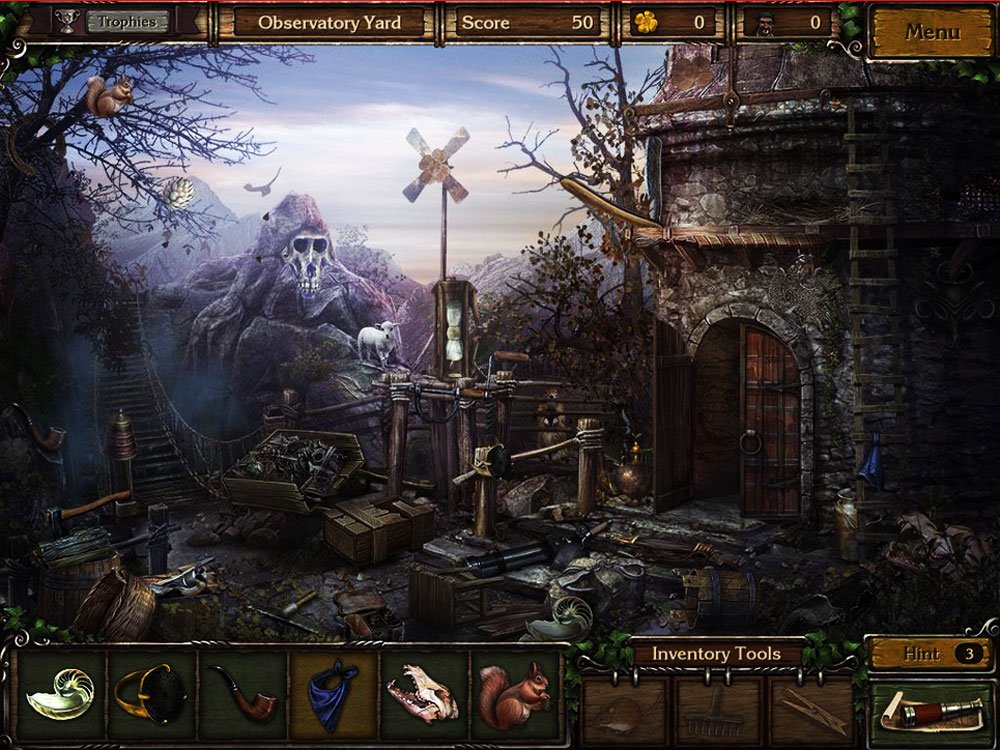1000x750 pixels.
Task: Select the squirrel item slot
Action: pos(514,694)
